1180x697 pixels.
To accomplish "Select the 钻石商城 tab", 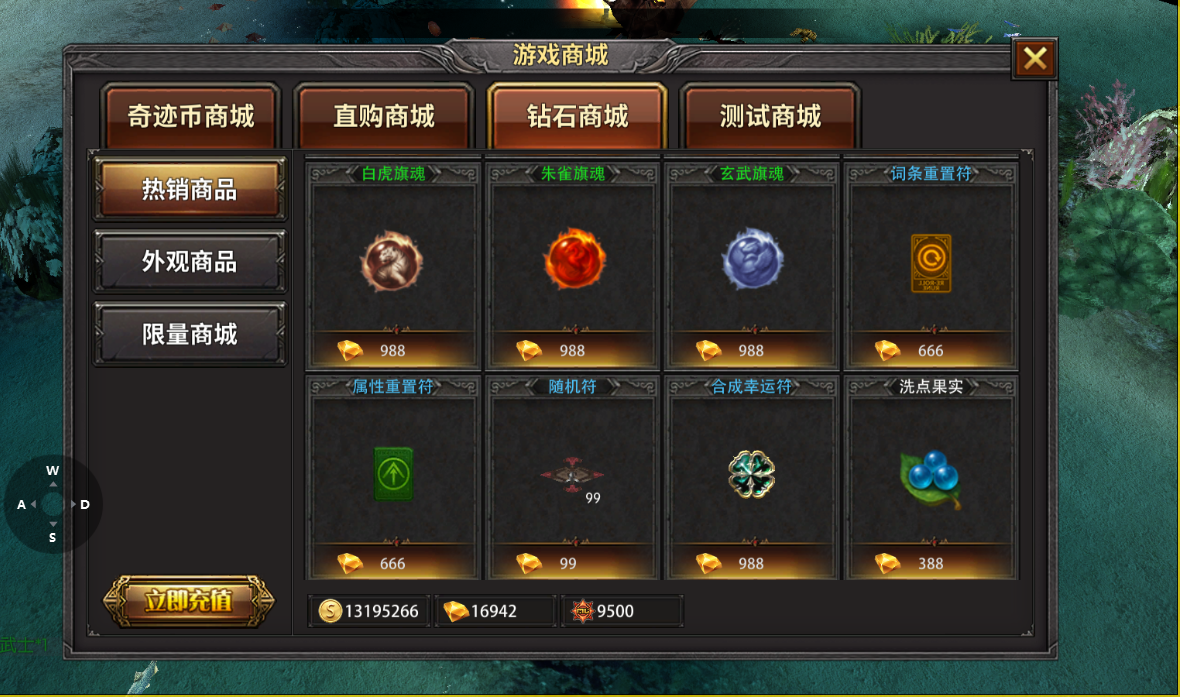I will [x=577, y=116].
